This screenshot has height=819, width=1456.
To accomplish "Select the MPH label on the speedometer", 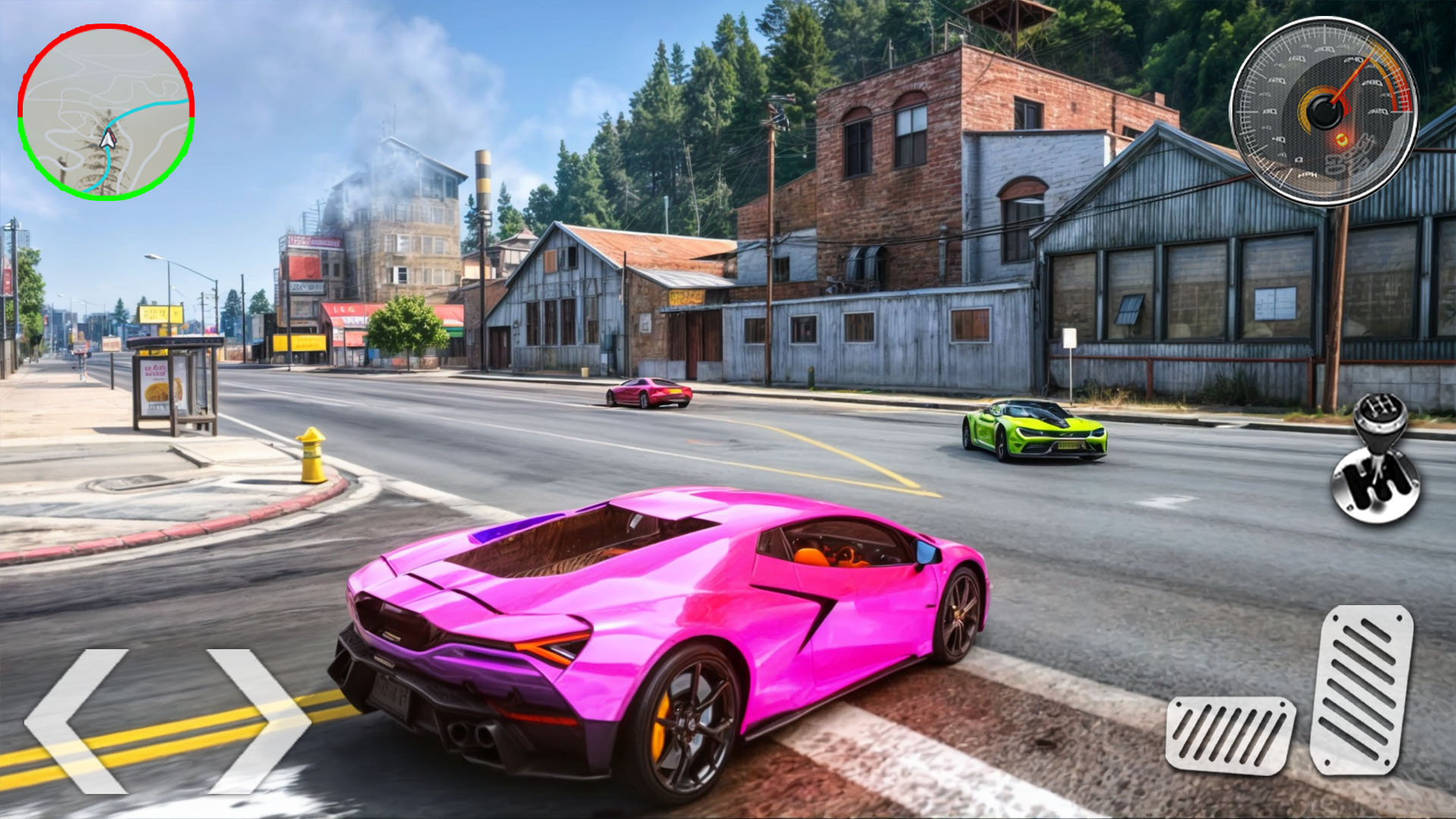I will coord(1306,176).
